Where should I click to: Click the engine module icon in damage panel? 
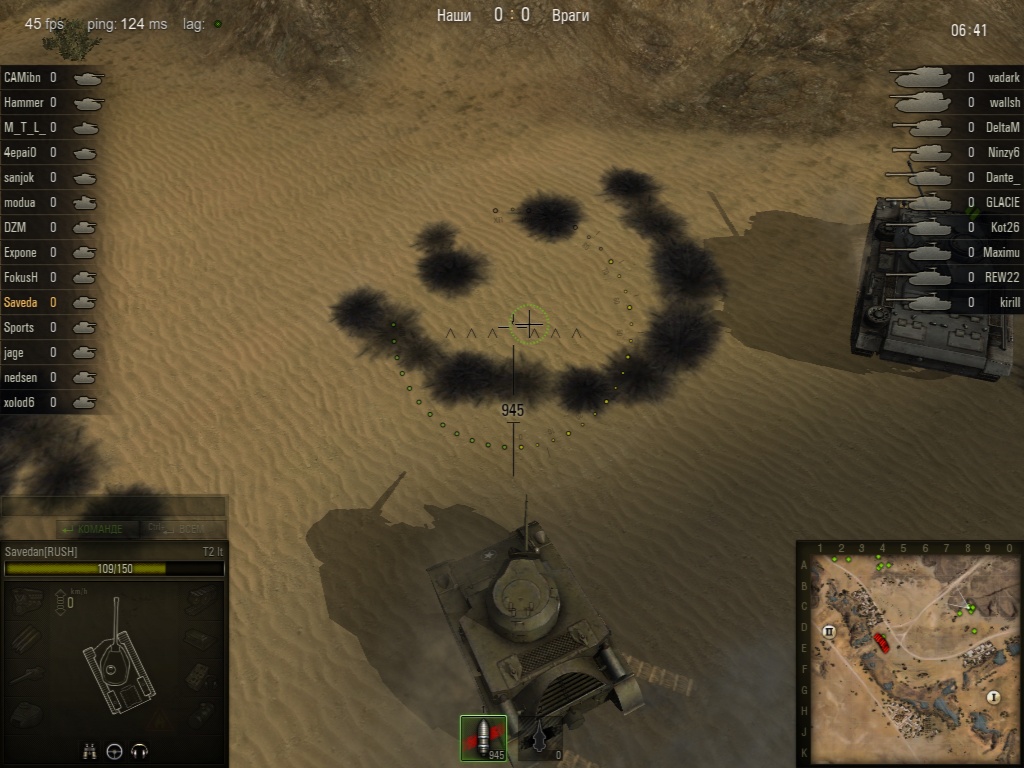pos(26,601)
